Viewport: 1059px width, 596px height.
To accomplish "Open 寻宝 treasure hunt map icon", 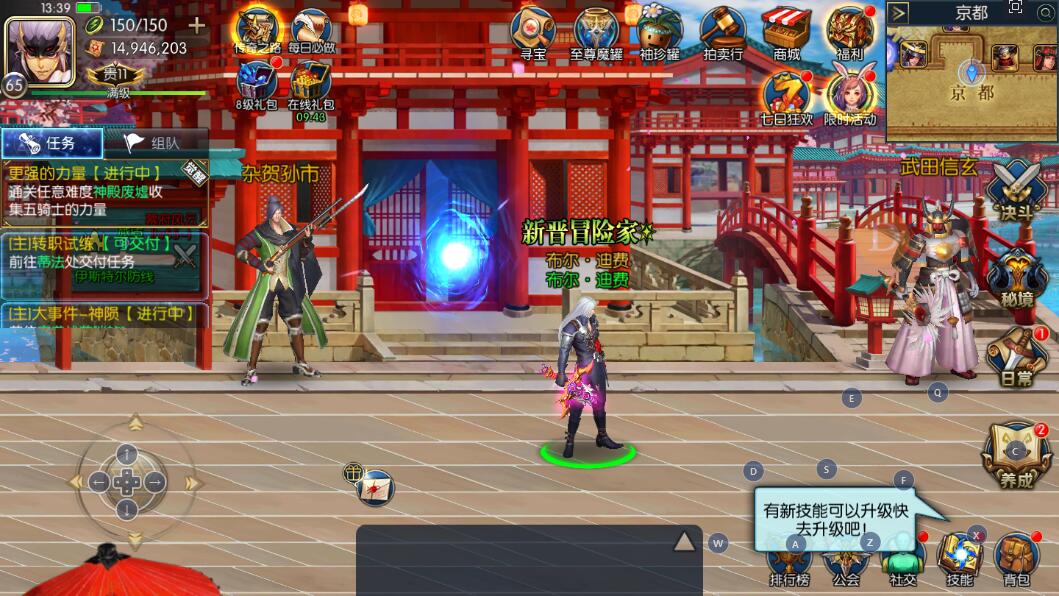I will 533,31.
